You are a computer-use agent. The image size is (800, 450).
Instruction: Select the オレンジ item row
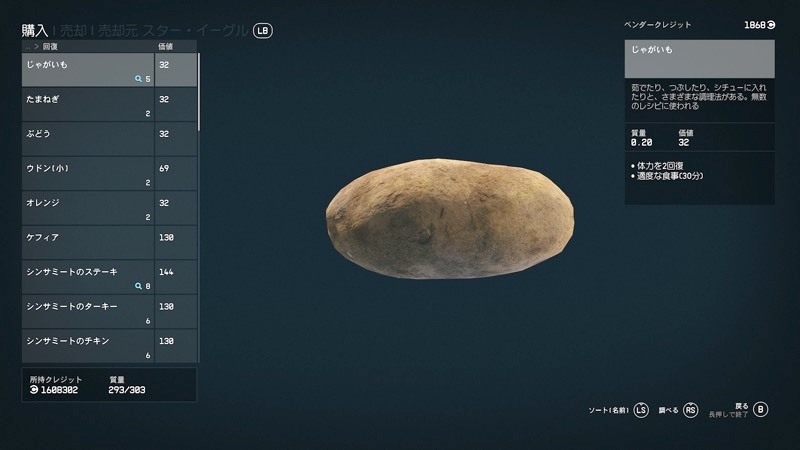pos(88,209)
